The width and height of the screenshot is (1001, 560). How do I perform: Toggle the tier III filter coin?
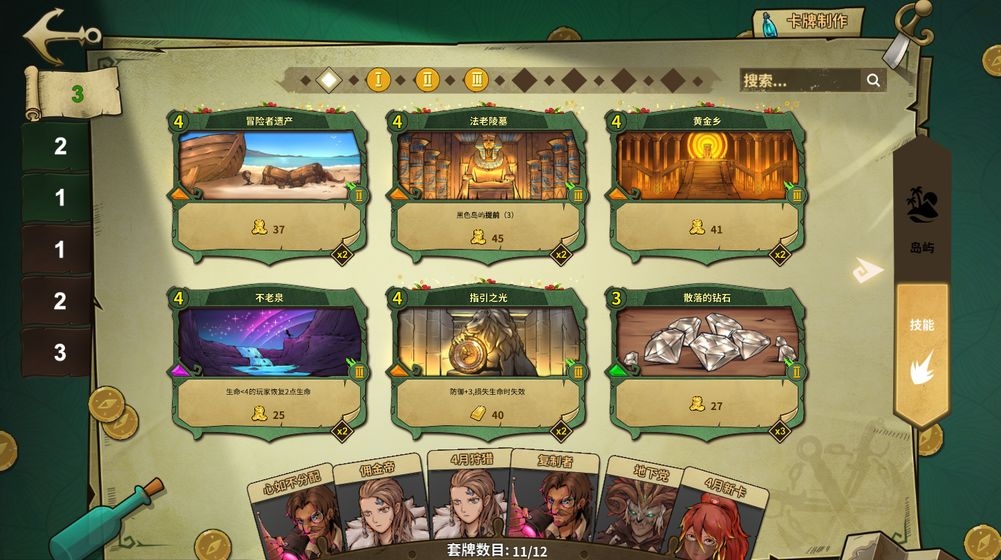point(476,79)
